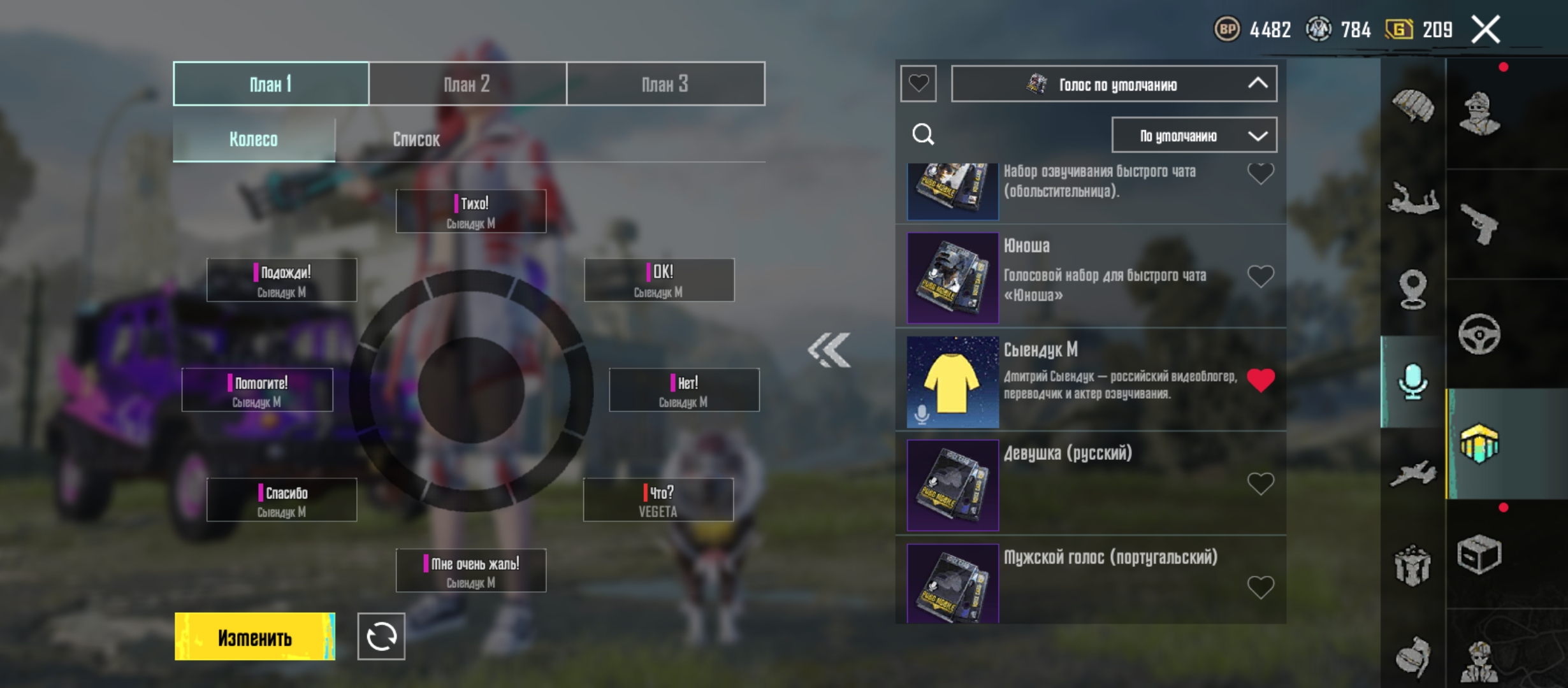Close the screen with the X
Viewport: 1568px width, 688px height.
(x=1485, y=30)
